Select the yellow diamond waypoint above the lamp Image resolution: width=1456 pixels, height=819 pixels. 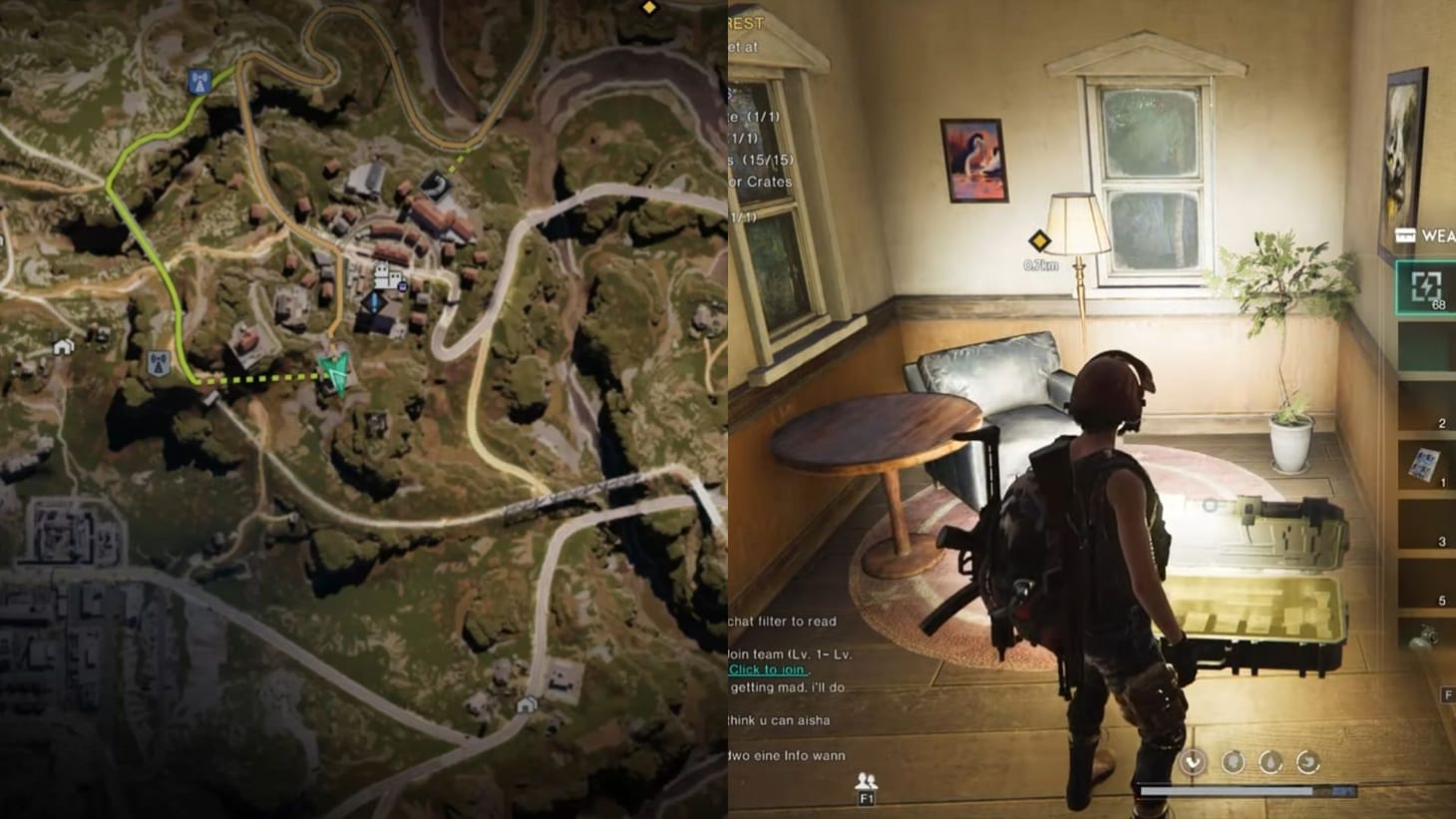[x=1039, y=239]
